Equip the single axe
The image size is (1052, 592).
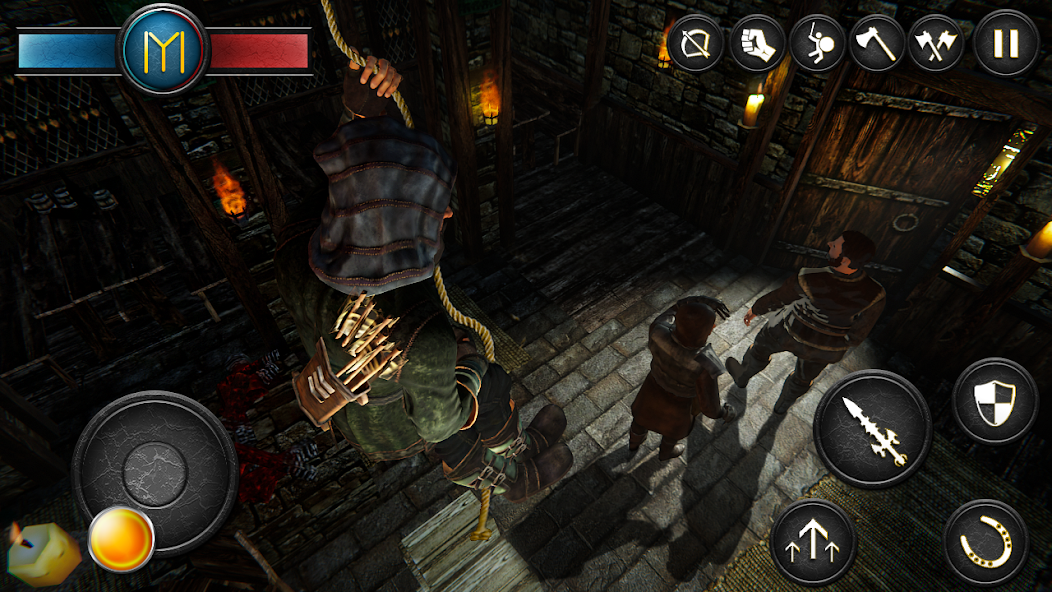coord(877,44)
